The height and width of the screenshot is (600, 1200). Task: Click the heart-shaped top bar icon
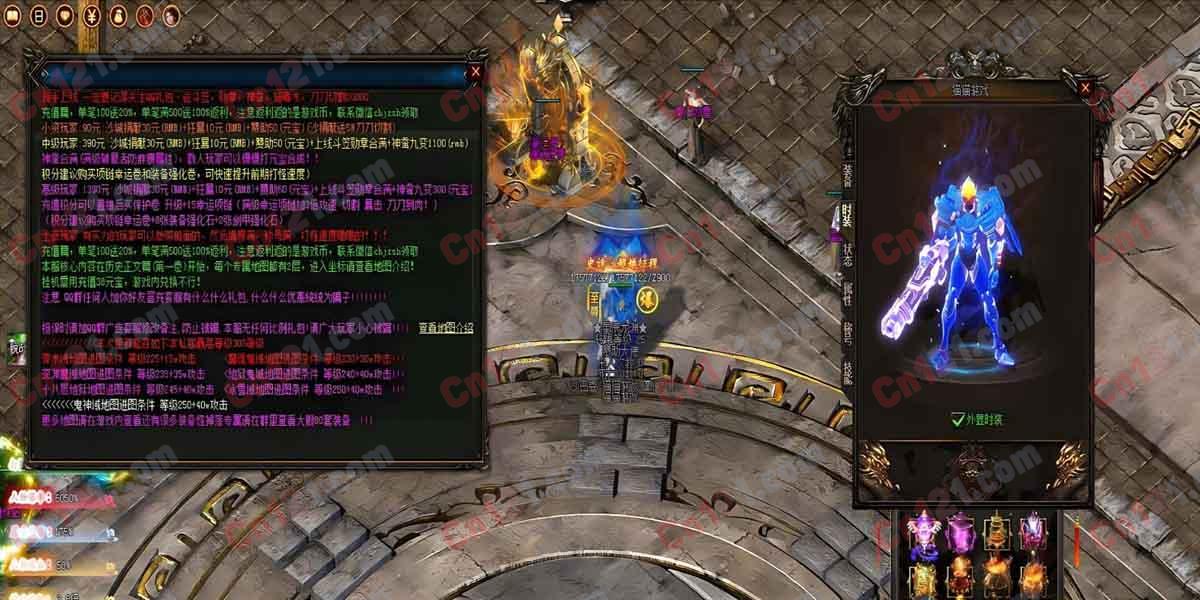click(64, 15)
